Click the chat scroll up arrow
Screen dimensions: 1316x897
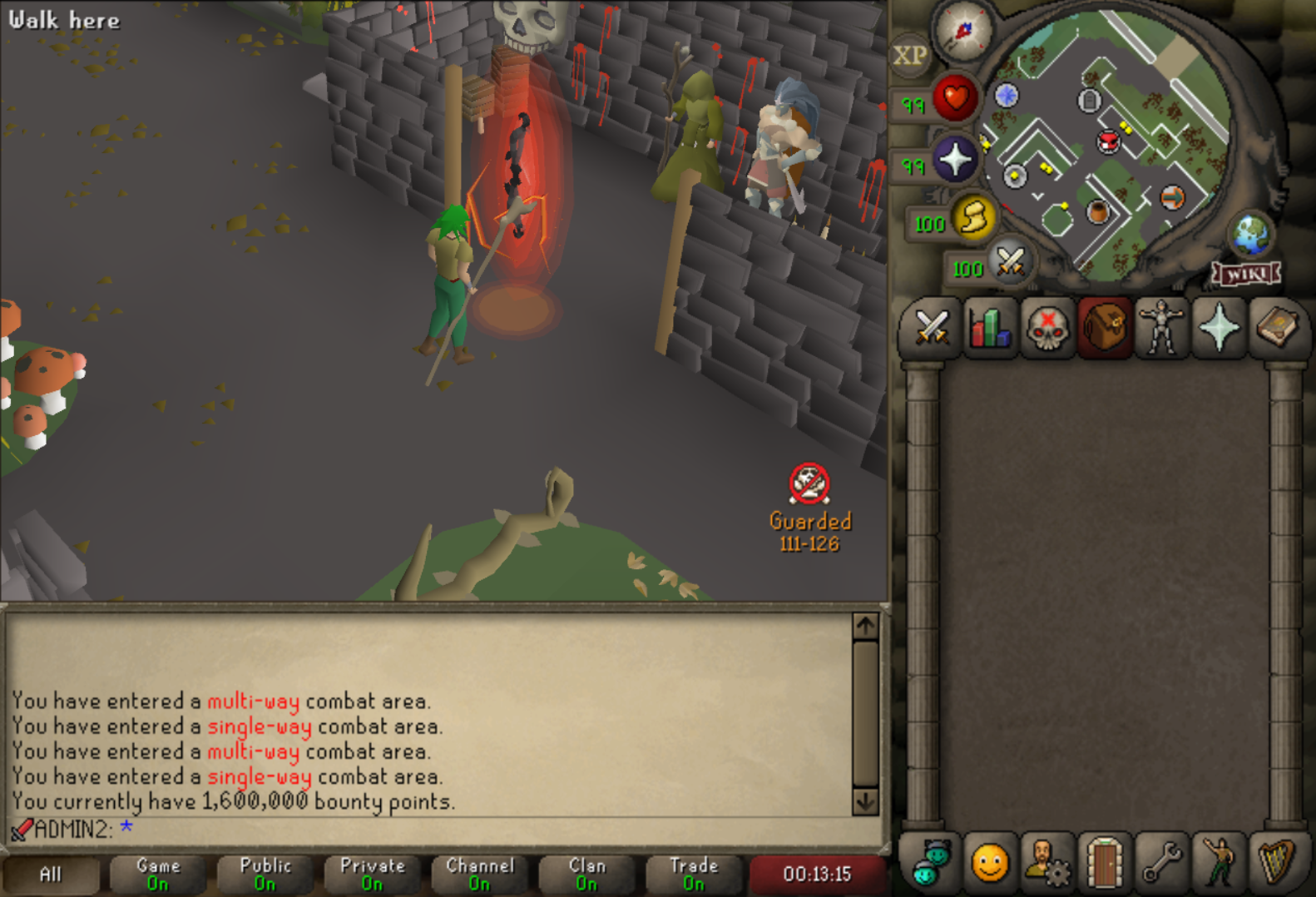pos(865,626)
